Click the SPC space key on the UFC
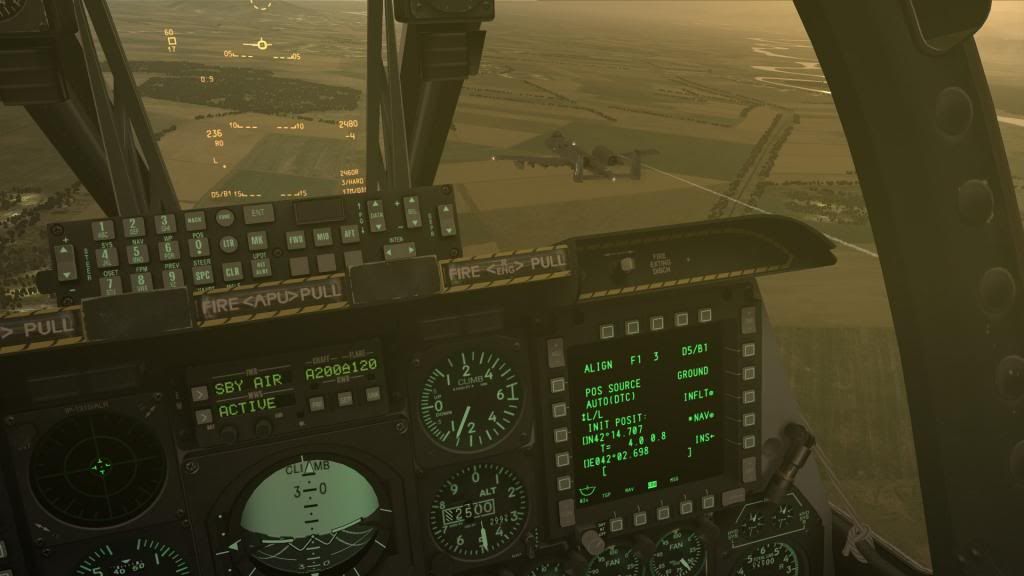This screenshot has width=1024, height=576. pos(202,275)
